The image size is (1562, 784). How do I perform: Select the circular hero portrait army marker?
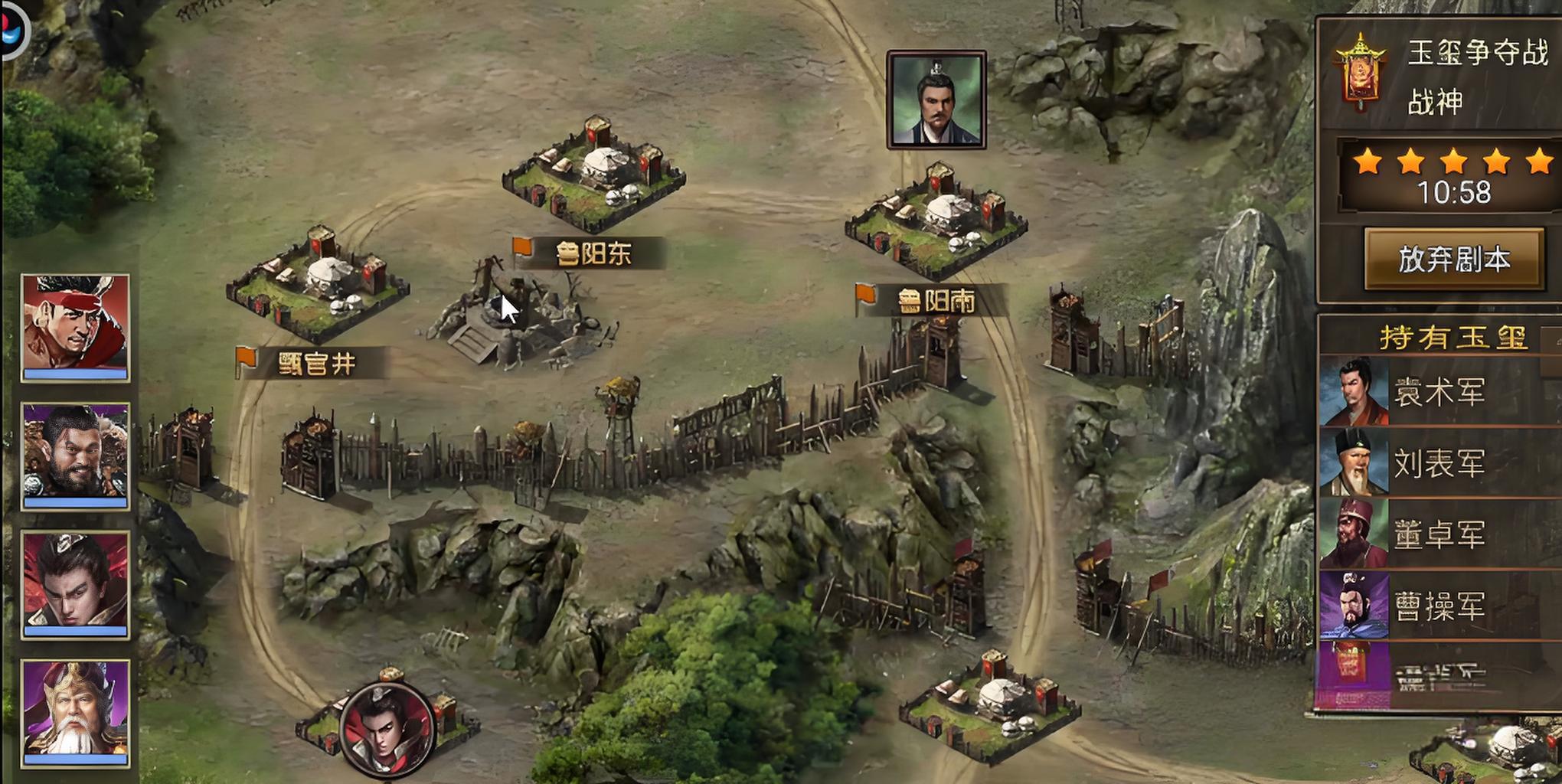point(388,729)
